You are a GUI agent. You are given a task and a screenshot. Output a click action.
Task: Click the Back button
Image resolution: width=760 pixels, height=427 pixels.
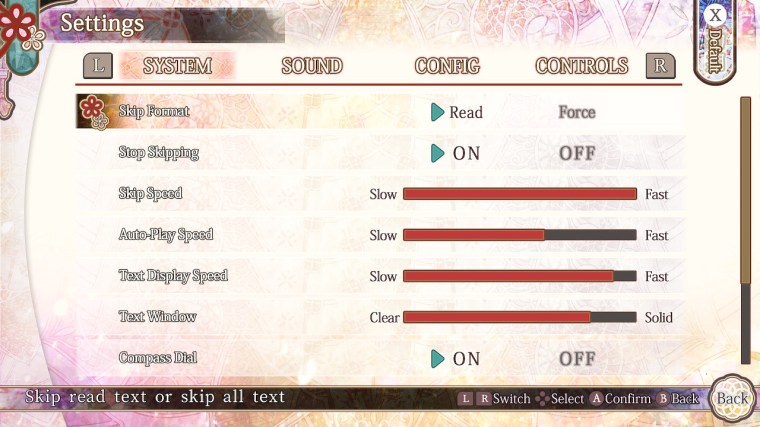[732, 397]
